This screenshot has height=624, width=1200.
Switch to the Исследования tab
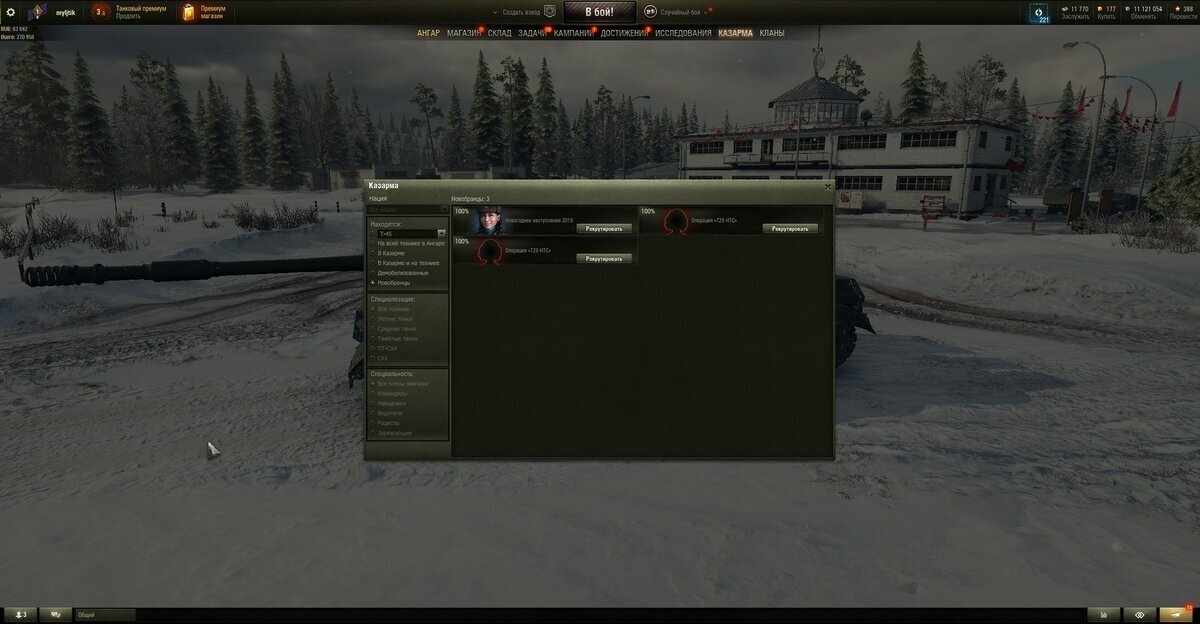pos(683,33)
